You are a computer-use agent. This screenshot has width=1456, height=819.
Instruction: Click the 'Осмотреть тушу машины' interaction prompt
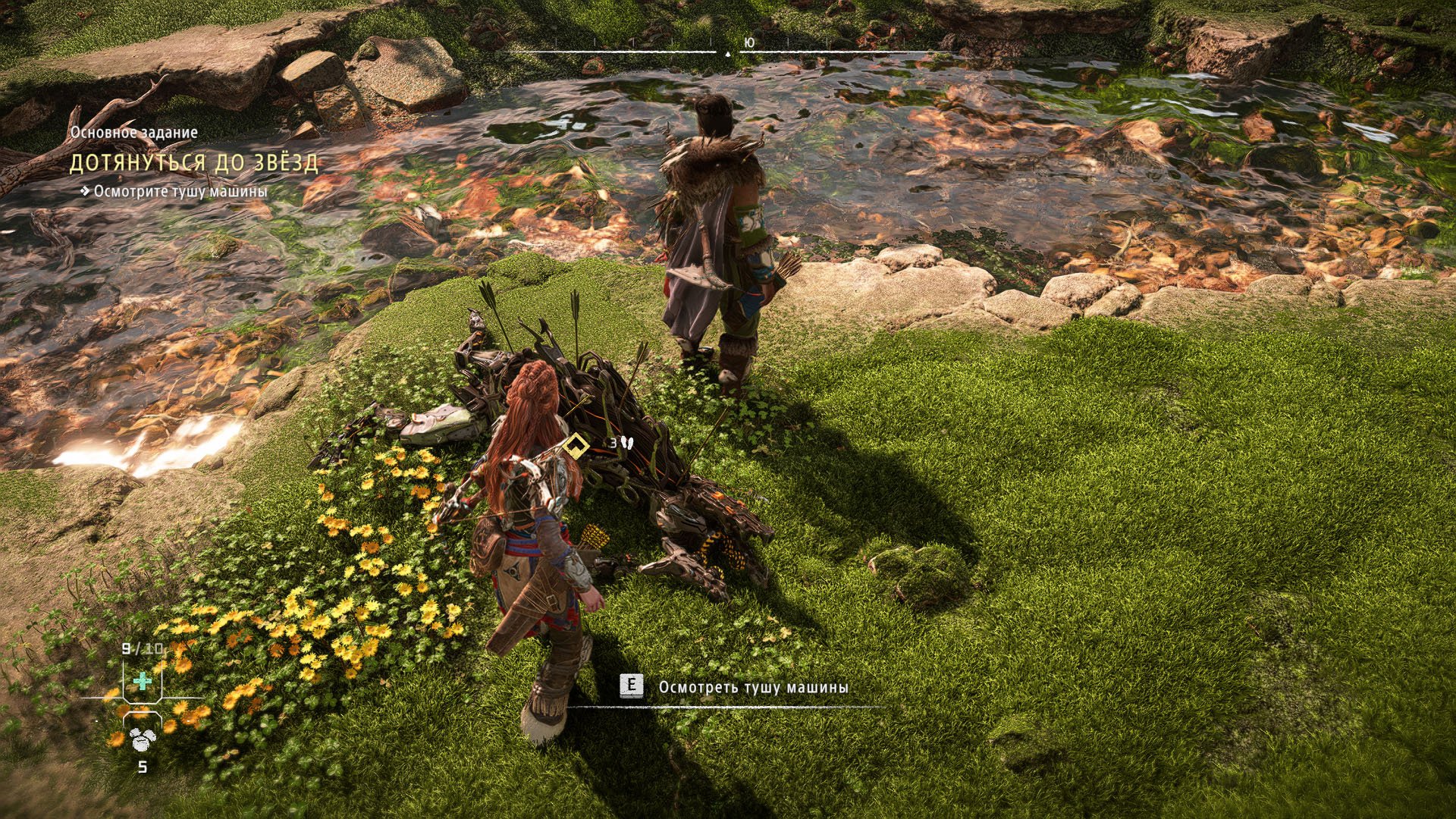[x=752, y=687]
